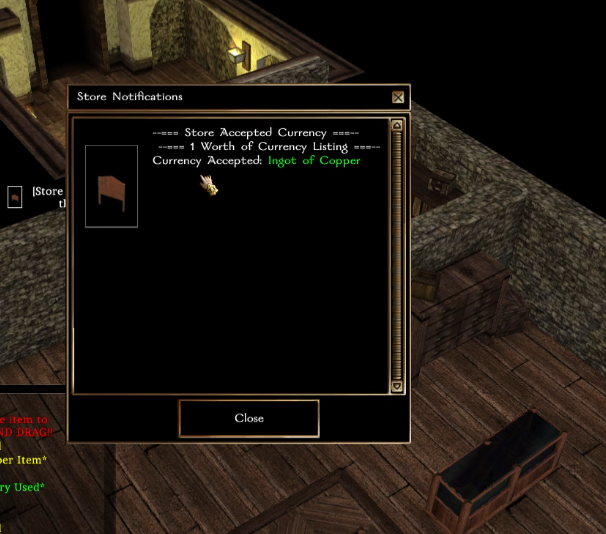Click the green Ingot of Copper link
The width and height of the screenshot is (606, 534).
point(314,160)
